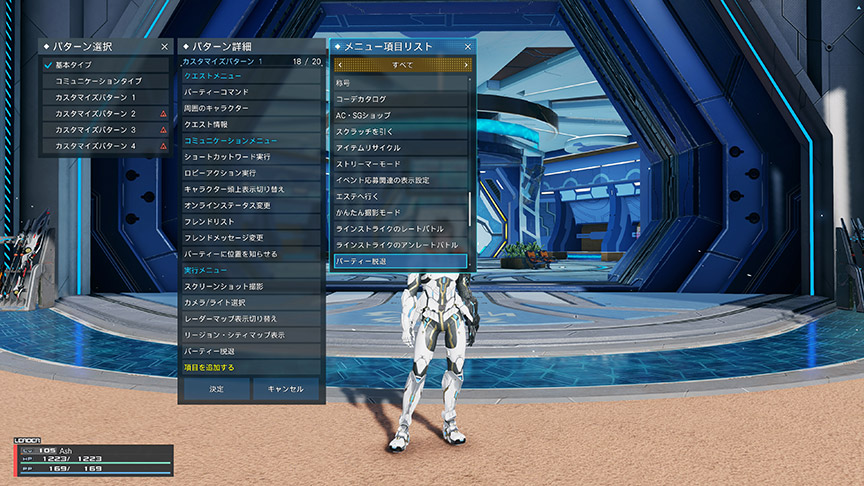Choose コーデカタログ from item list
The width and height of the screenshot is (864, 486).
click(400, 99)
